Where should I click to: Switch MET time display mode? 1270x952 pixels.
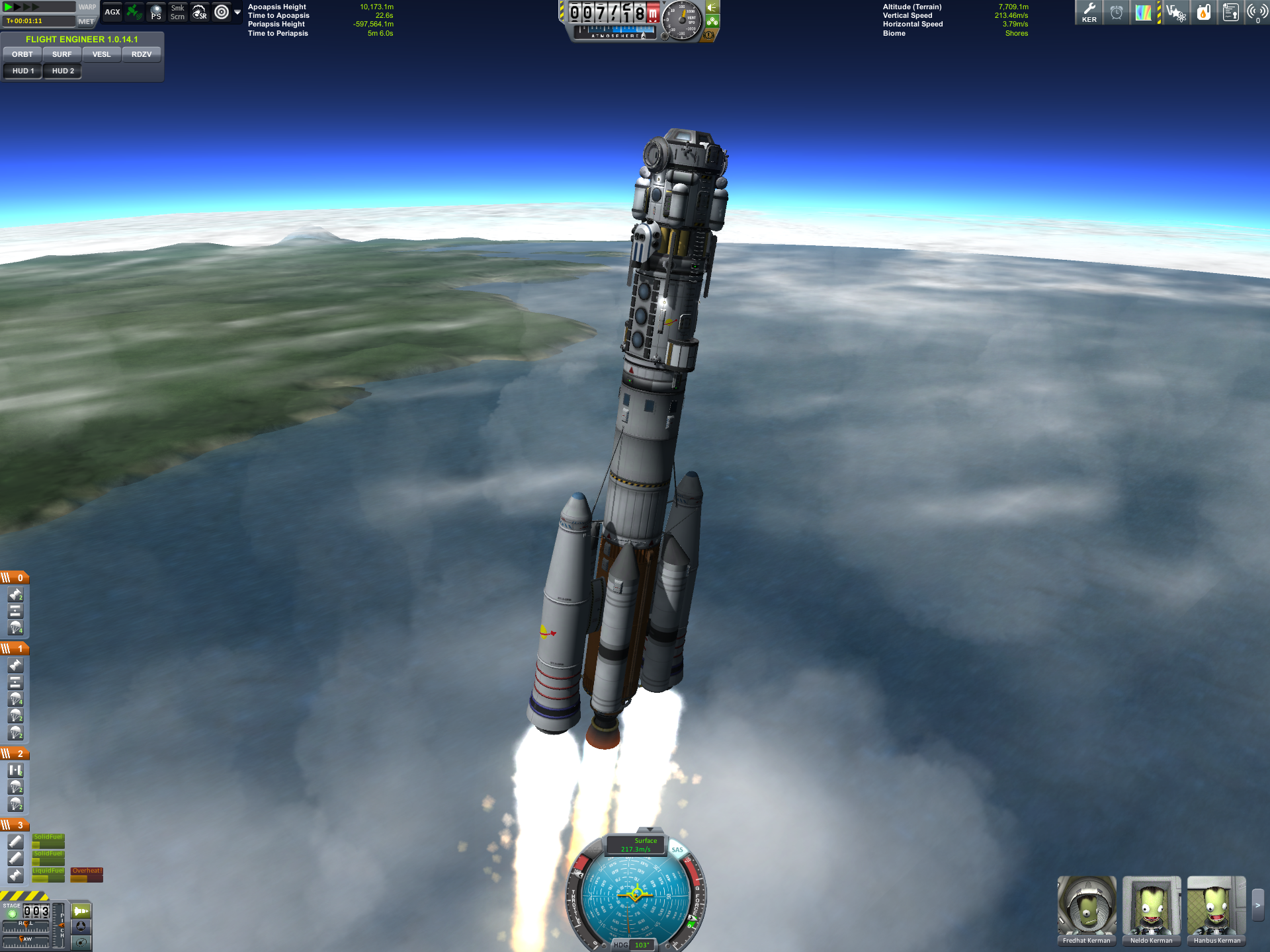(86, 21)
